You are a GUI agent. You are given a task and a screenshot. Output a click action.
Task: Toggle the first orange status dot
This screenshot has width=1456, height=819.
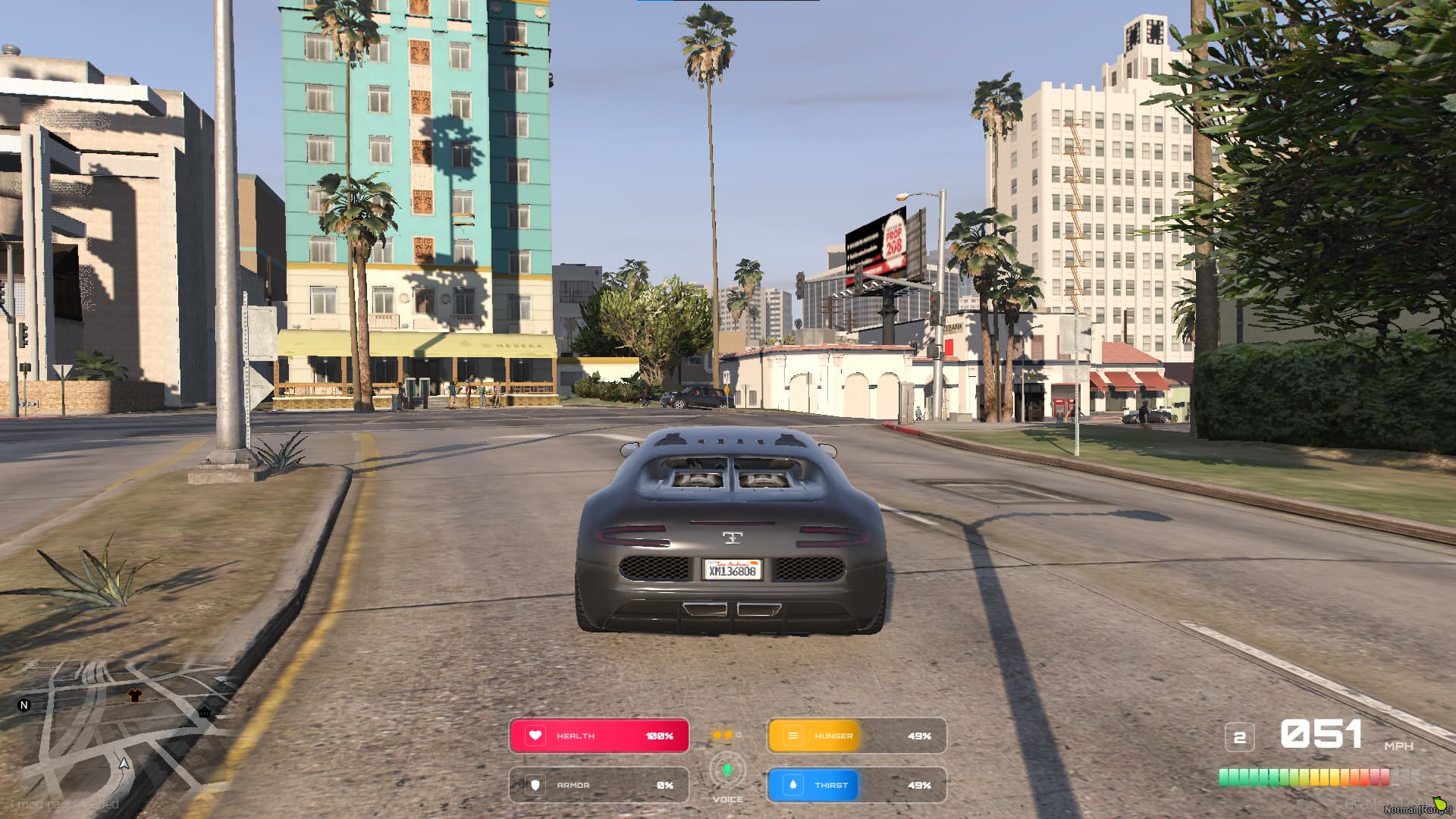click(x=717, y=735)
